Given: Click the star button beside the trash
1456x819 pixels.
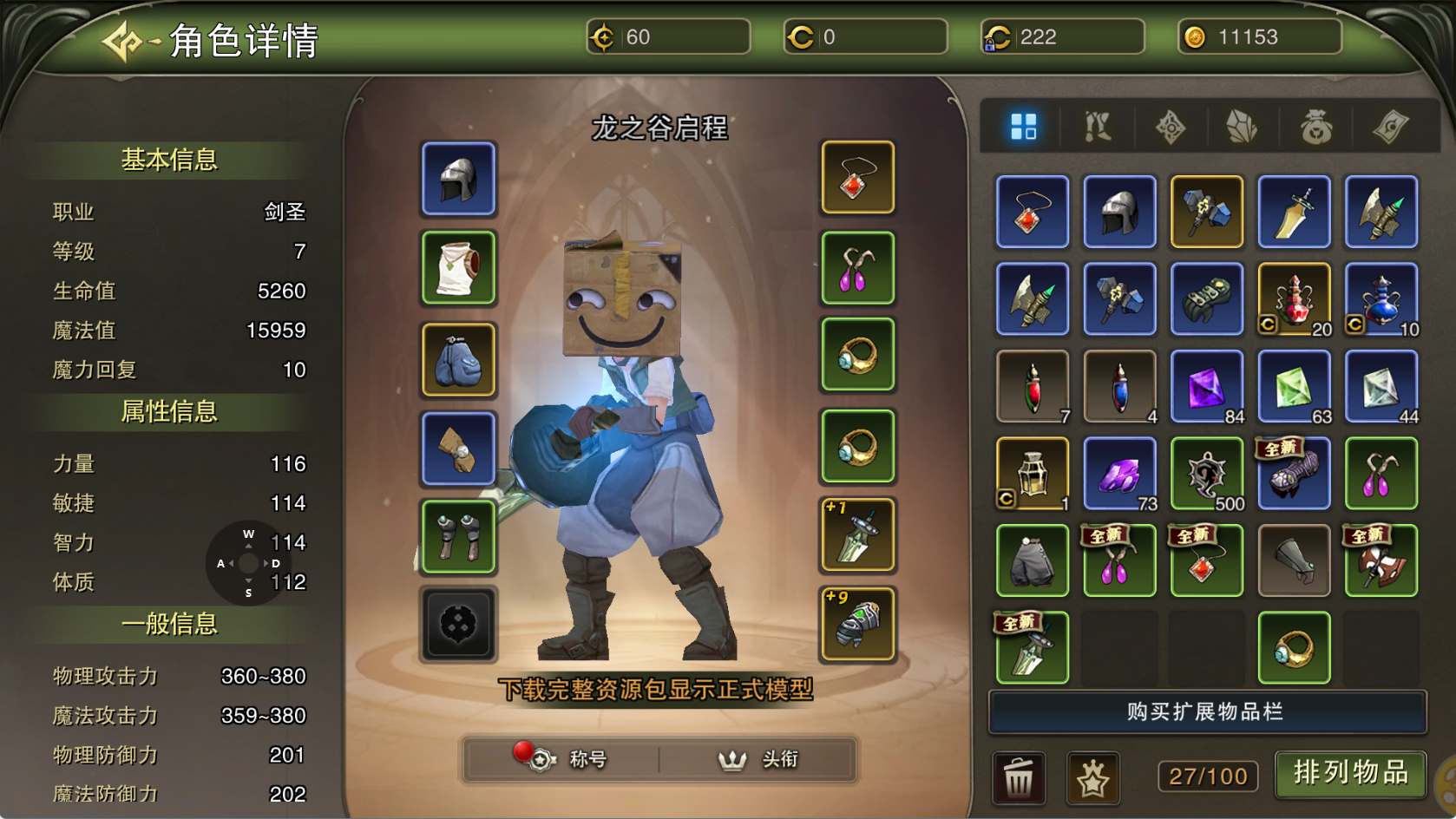Looking at the screenshot, I should point(1092,777).
